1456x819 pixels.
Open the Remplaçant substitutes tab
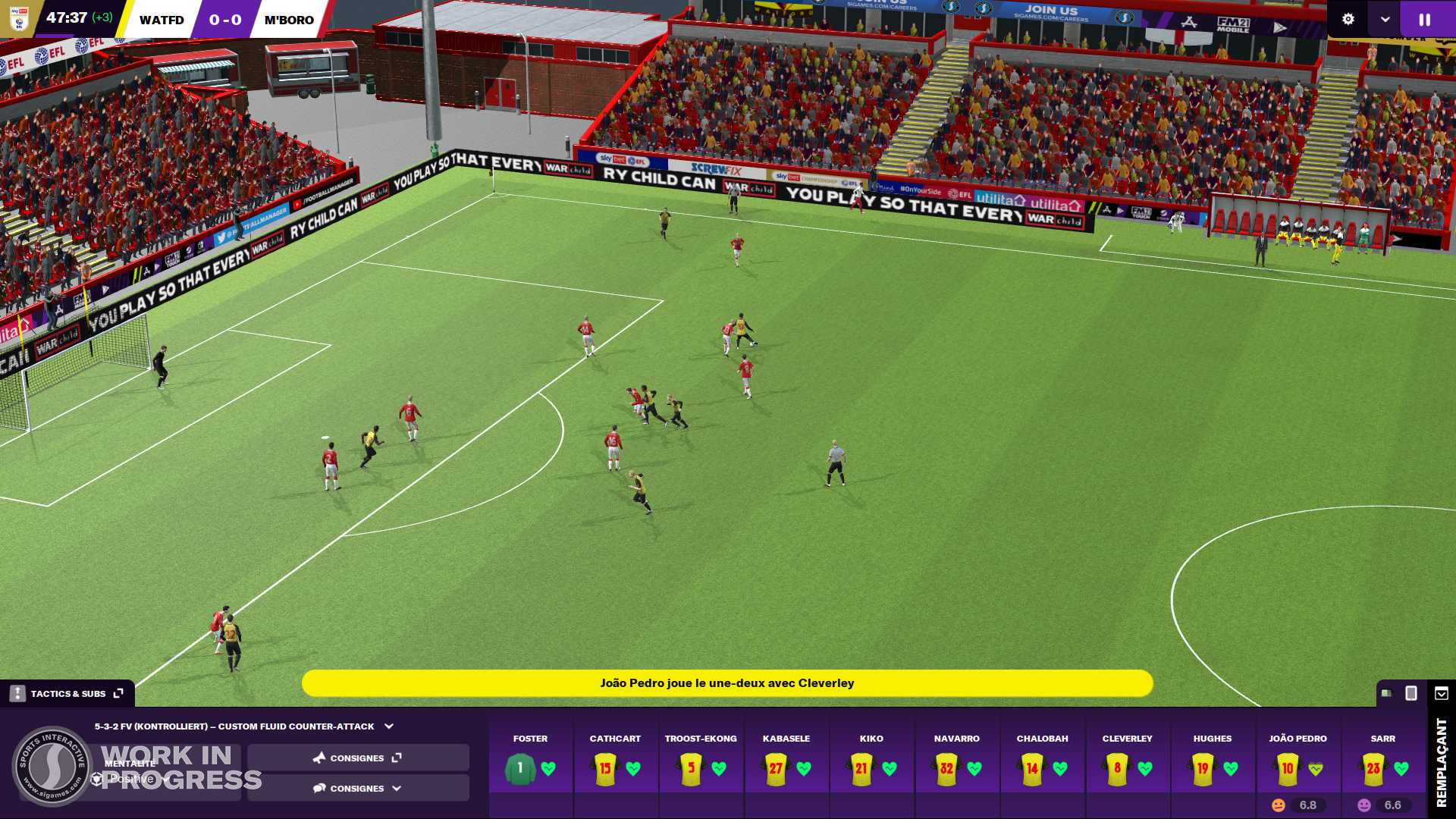[x=1442, y=762]
